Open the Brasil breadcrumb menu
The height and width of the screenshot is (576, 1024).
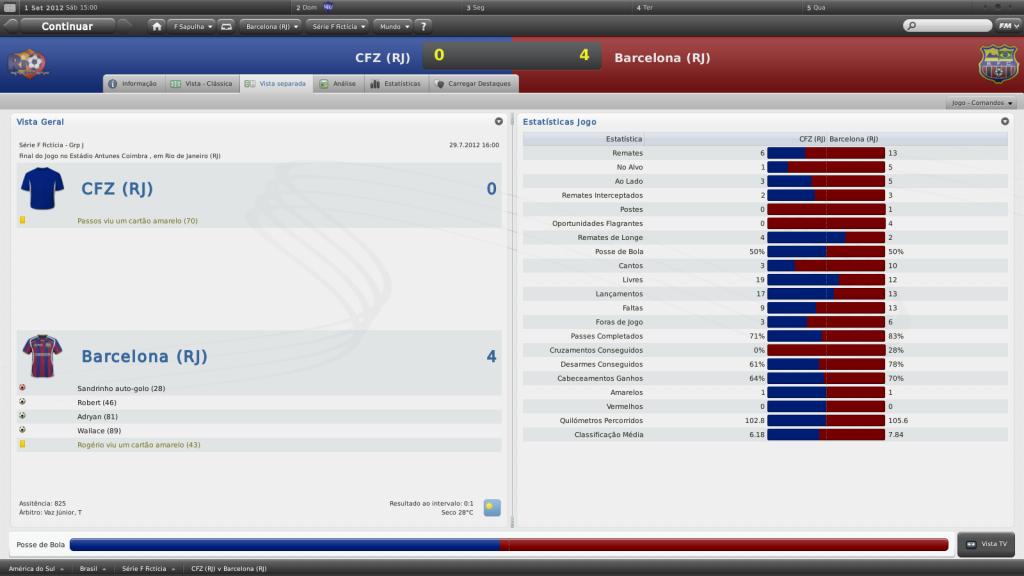[x=94, y=568]
